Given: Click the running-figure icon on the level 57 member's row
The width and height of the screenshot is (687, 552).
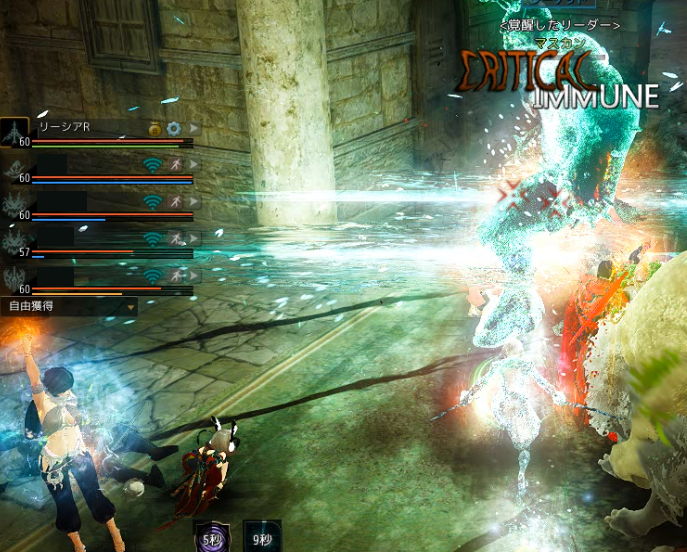Looking at the screenshot, I should point(174,239).
